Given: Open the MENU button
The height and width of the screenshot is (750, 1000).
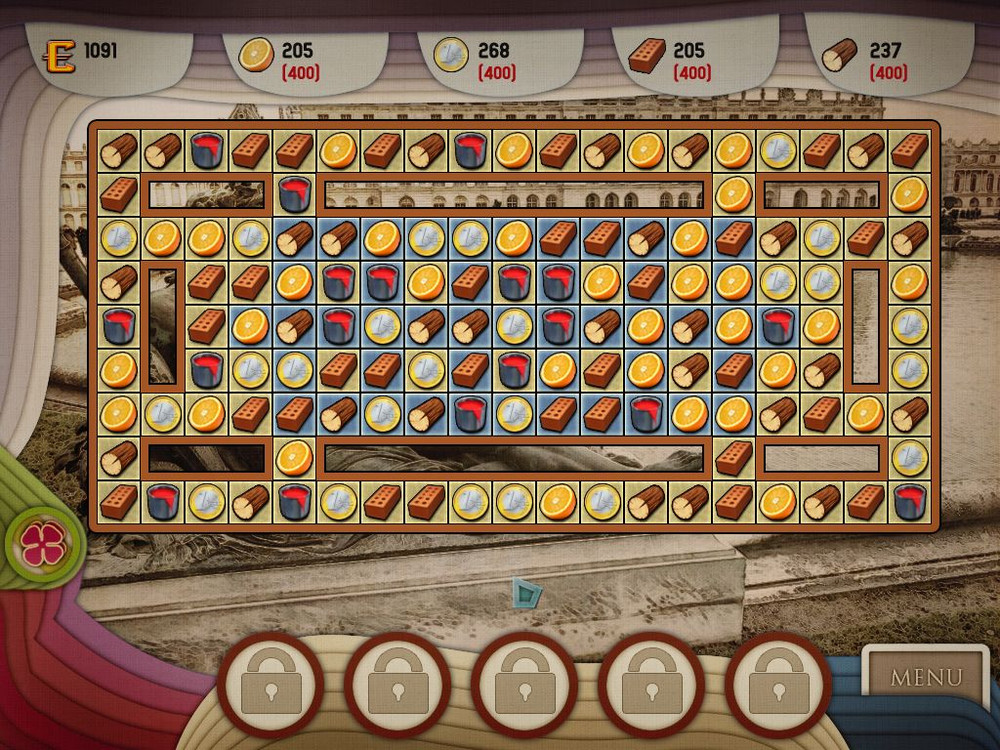Looking at the screenshot, I should [x=925, y=677].
